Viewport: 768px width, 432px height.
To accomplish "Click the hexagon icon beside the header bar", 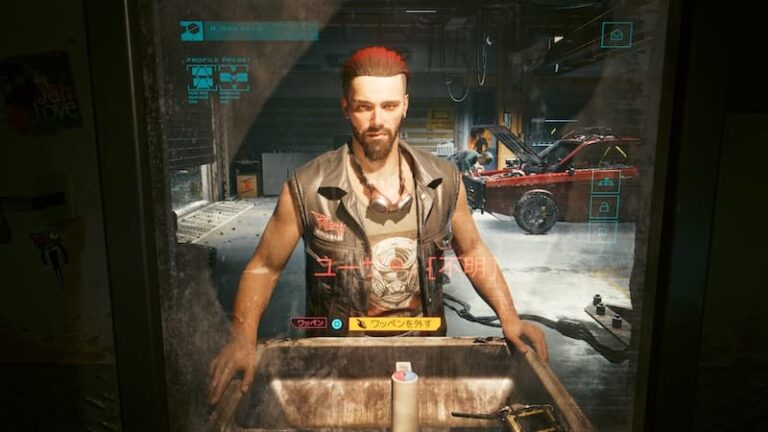I will coord(191,31).
